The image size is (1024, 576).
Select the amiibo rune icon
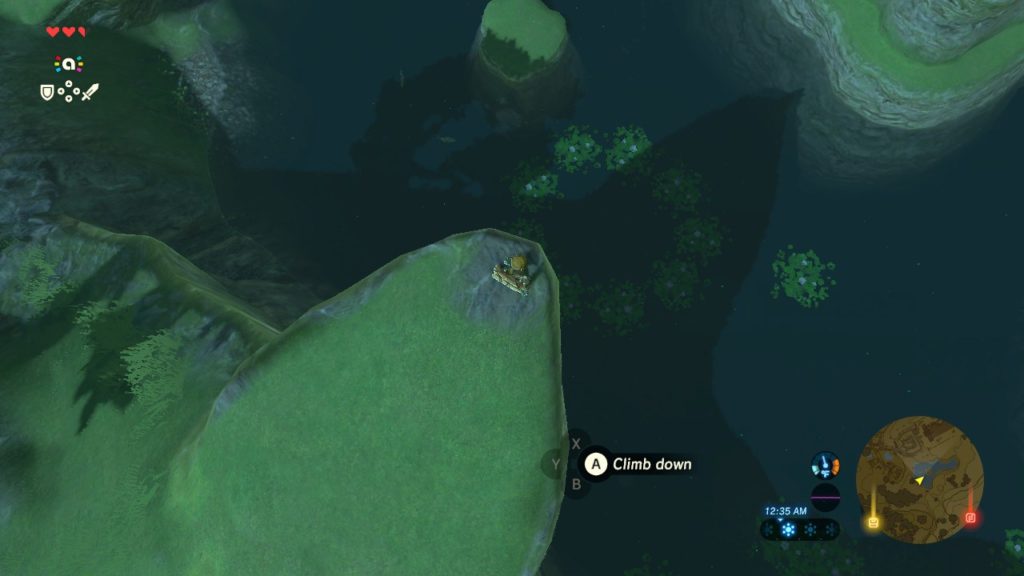pos(68,63)
